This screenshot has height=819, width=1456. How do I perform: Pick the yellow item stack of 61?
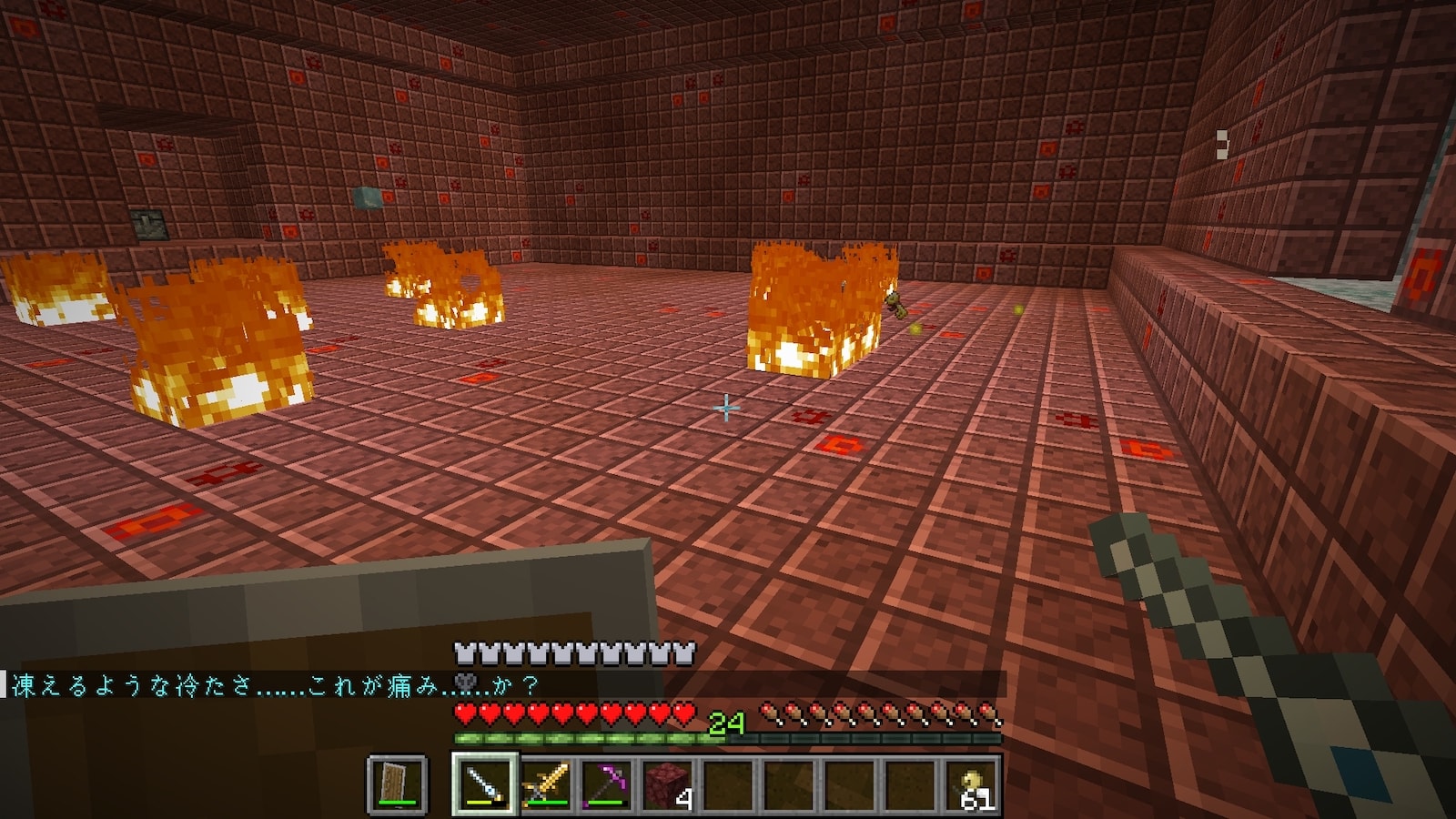972,784
